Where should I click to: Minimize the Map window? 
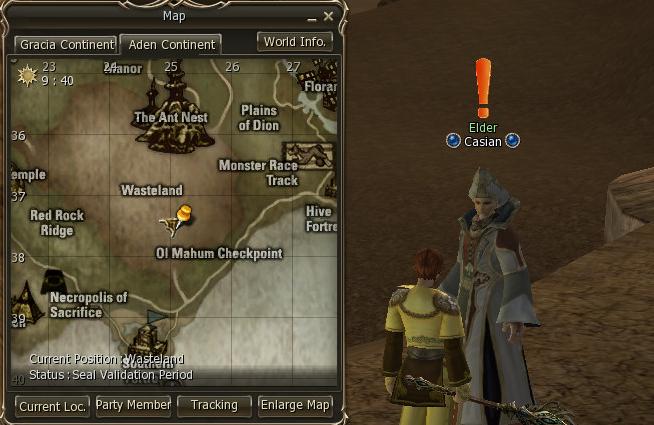[312, 17]
